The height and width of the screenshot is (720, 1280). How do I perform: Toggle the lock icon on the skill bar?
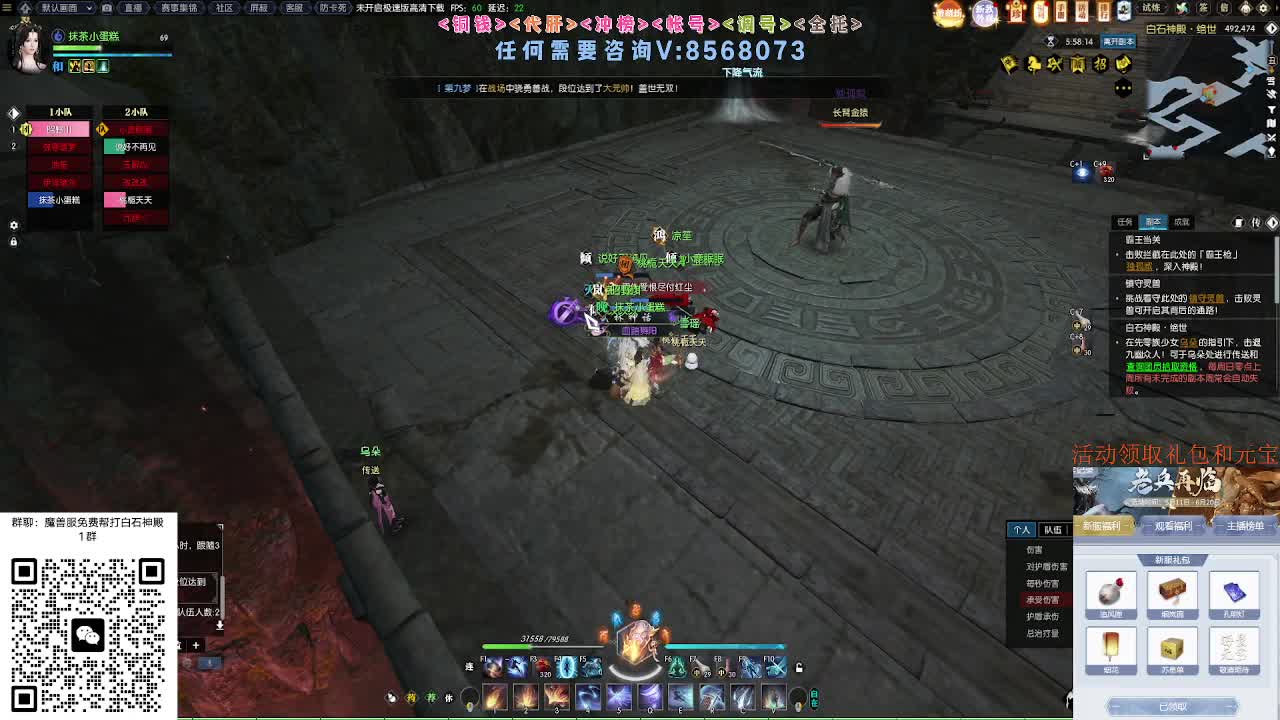pos(799,667)
